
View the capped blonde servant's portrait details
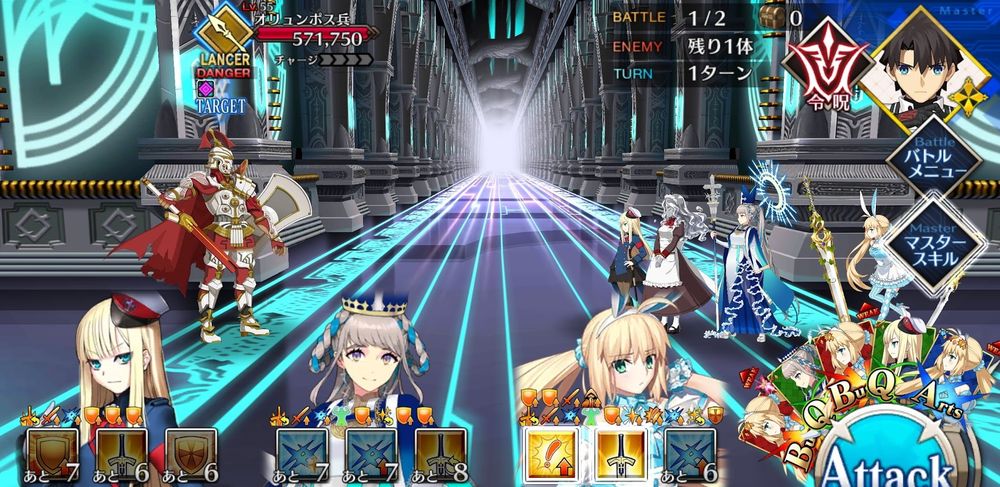[105, 355]
